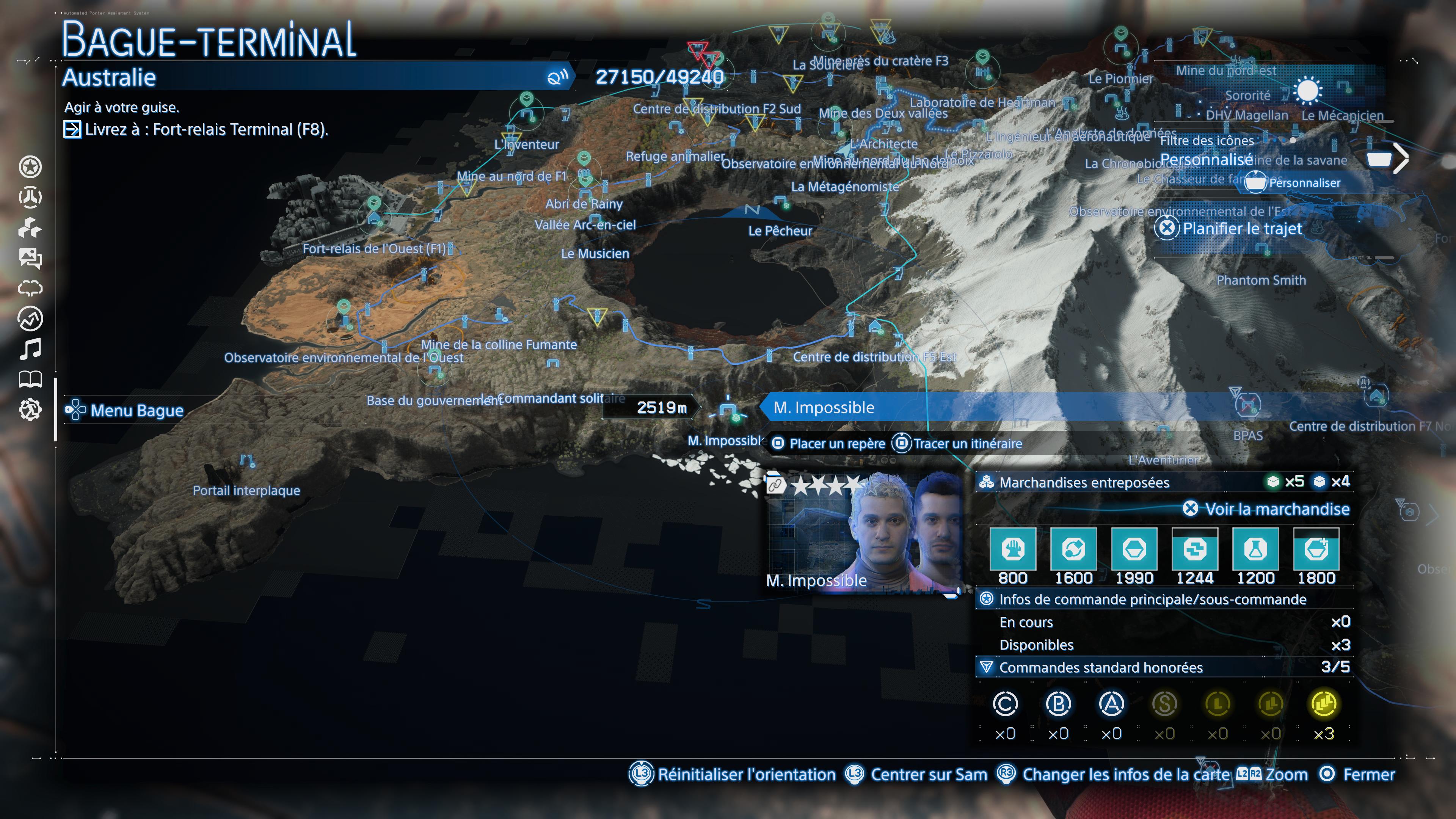Viewport: 1456px width, 819px height.
Task: Open the likes star icon in the sidebar
Action: coord(31,167)
